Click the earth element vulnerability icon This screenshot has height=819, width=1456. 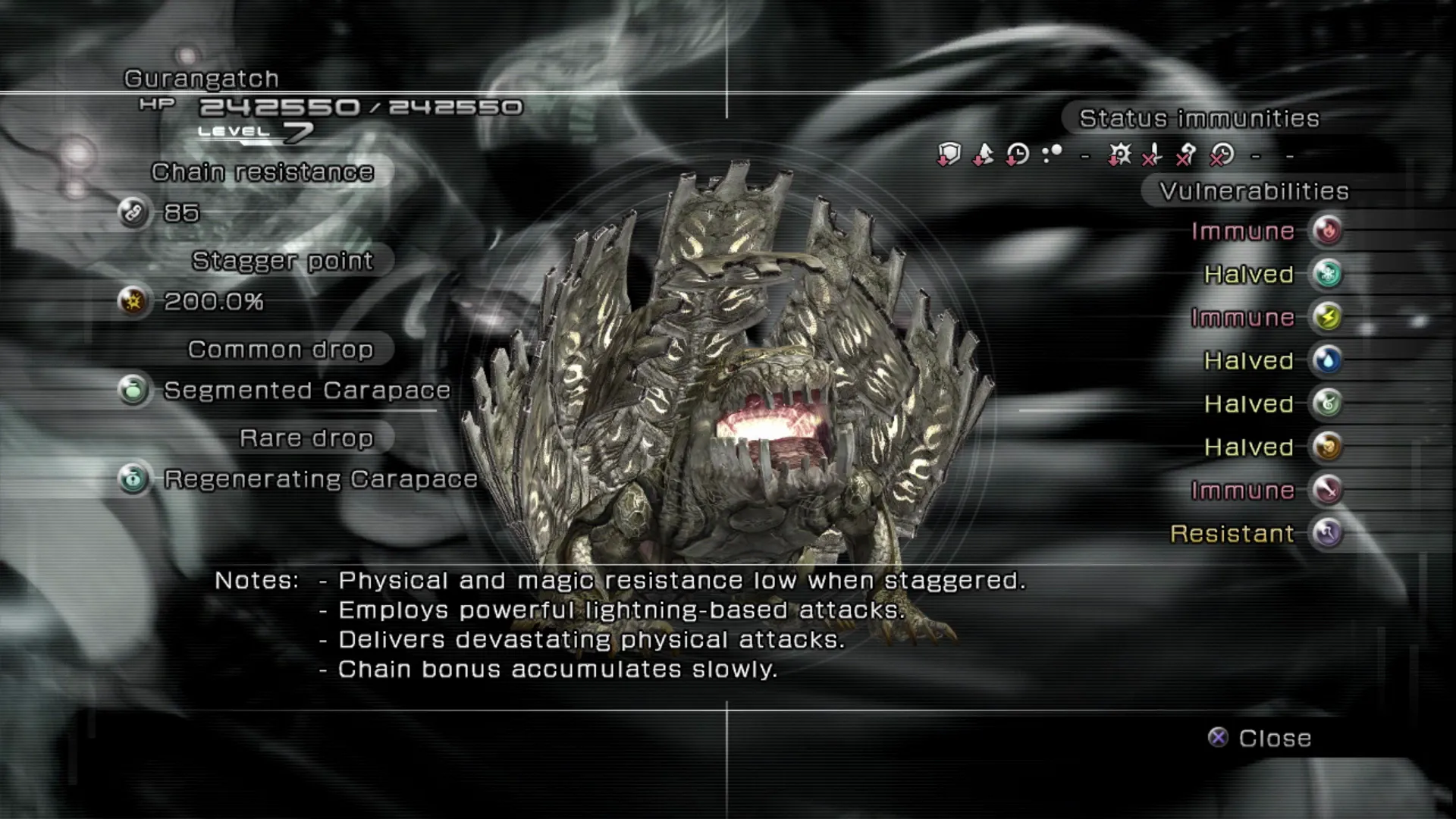pyautogui.click(x=1328, y=447)
